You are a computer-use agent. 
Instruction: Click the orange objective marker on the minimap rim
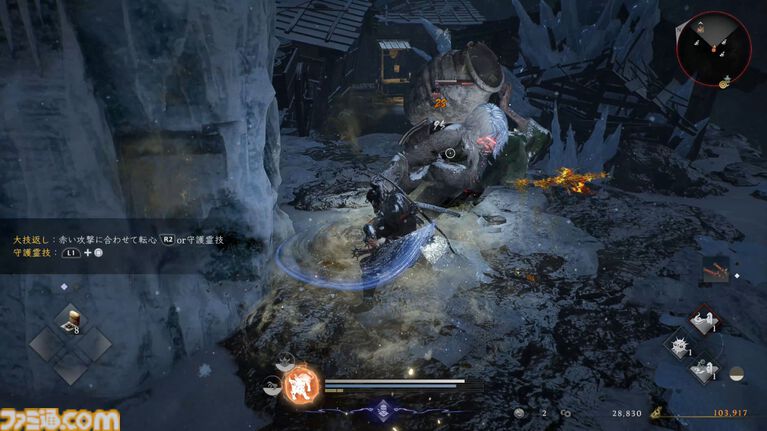(723, 84)
